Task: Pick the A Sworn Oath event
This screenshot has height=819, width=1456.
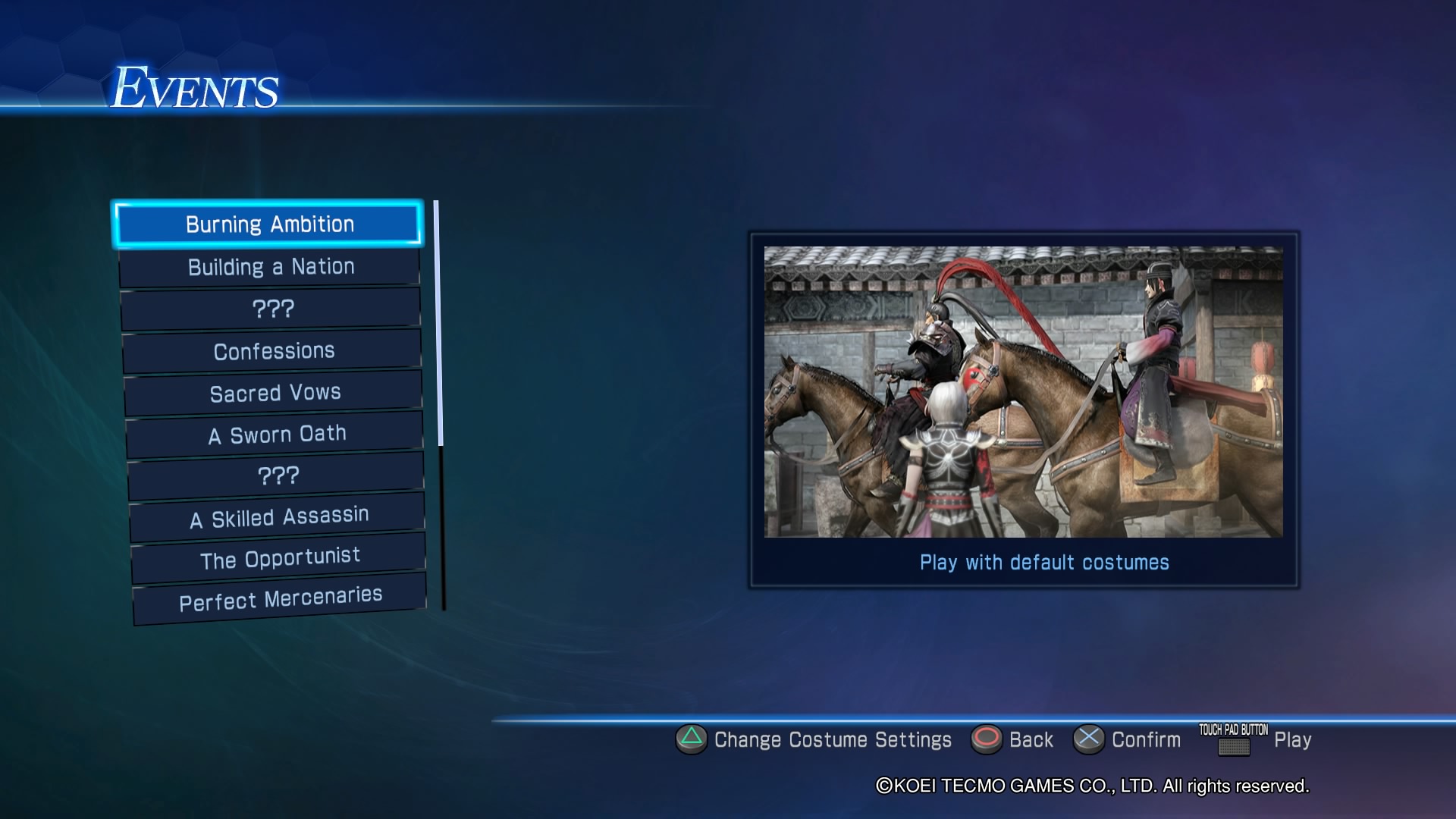Action: click(276, 435)
